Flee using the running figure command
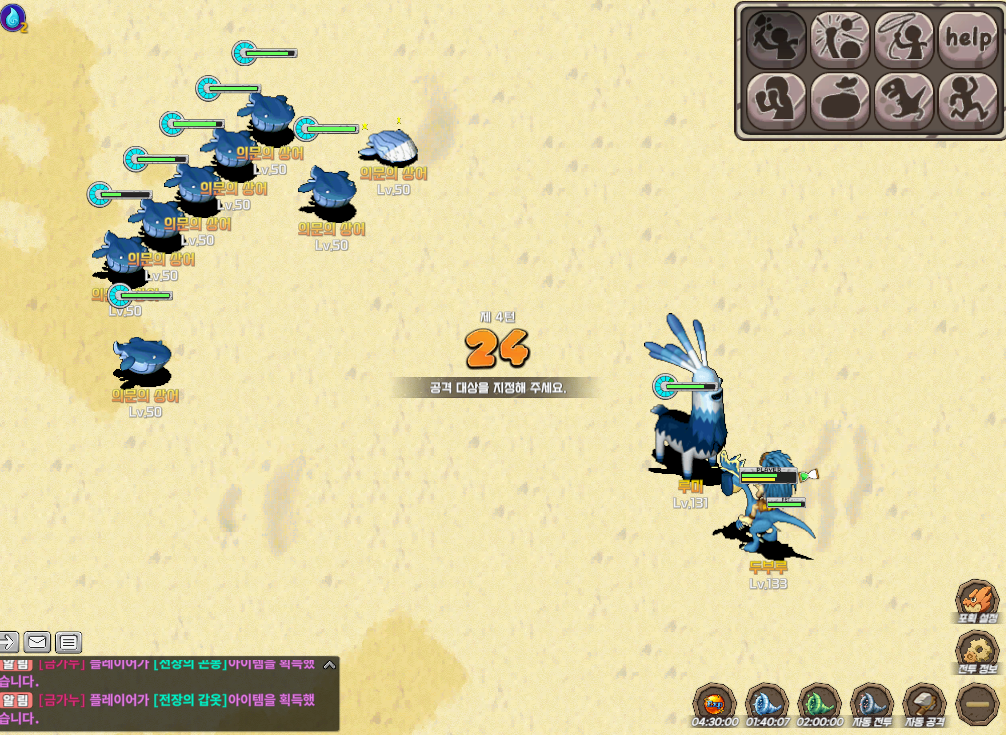This screenshot has width=1006, height=735. pos(968,101)
